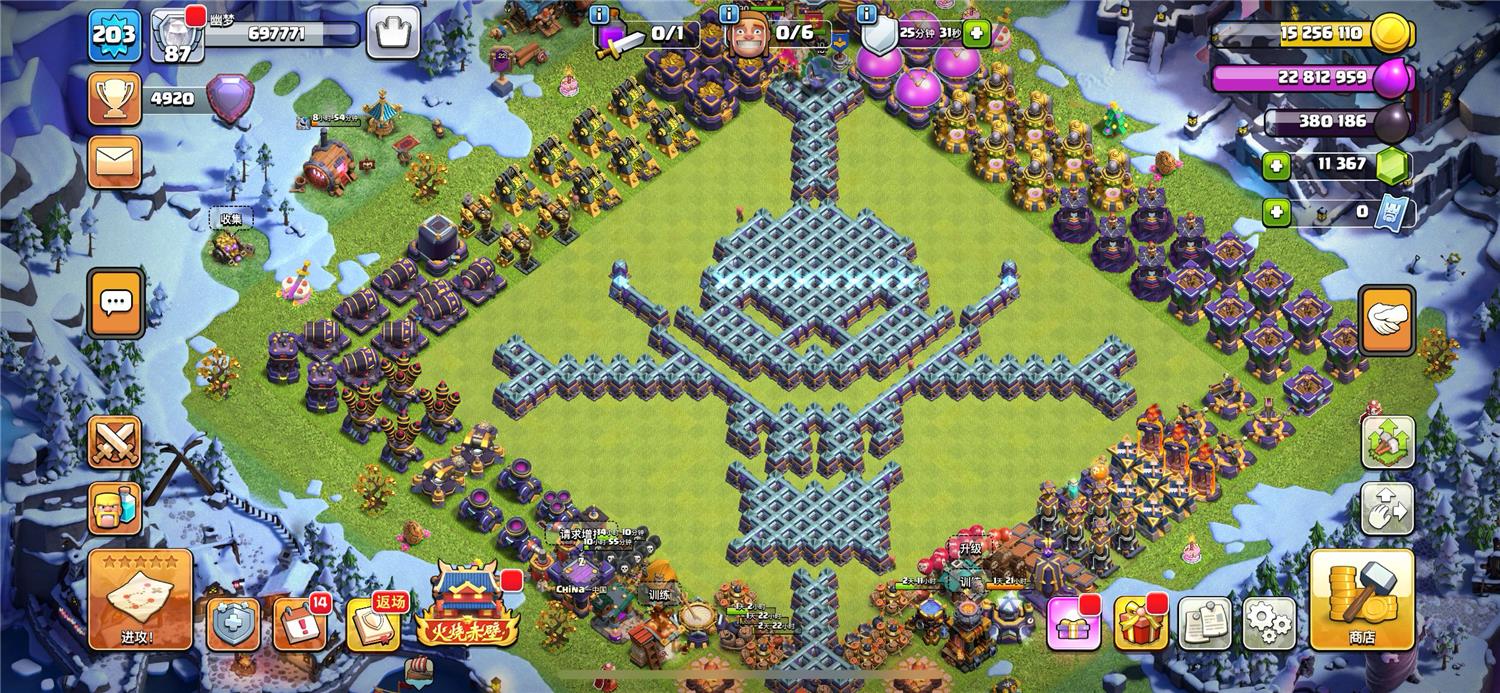Open the Shop with the hammer icon
Viewport: 1500px width, 693px height.
tap(1361, 600)
